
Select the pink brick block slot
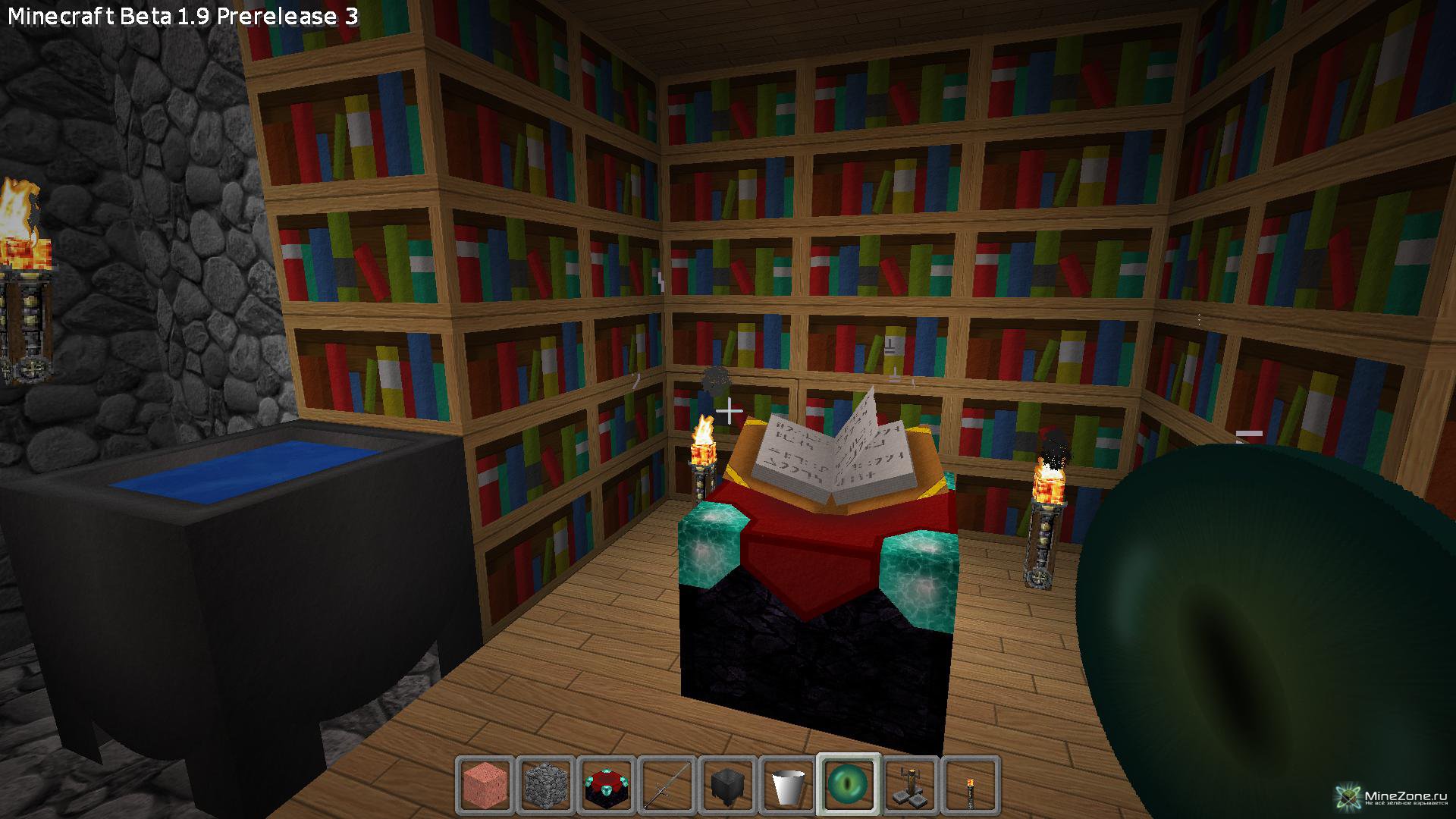pyautogui.click(x=485, y=785)
